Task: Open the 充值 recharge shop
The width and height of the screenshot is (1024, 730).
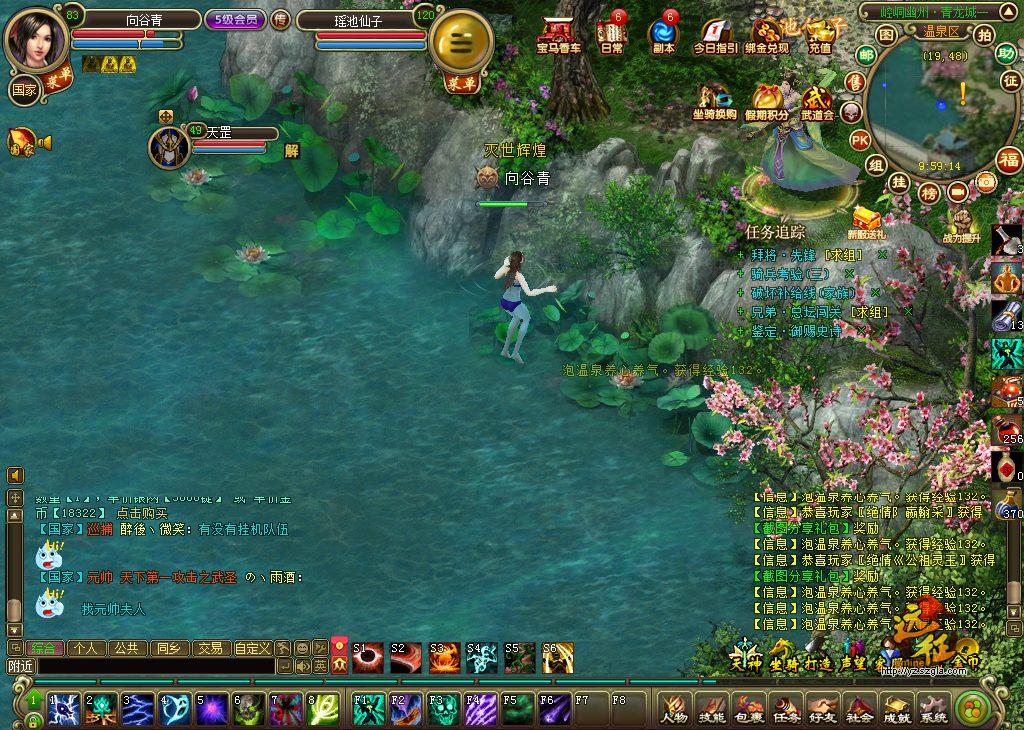Action: [x=820, y=35]
